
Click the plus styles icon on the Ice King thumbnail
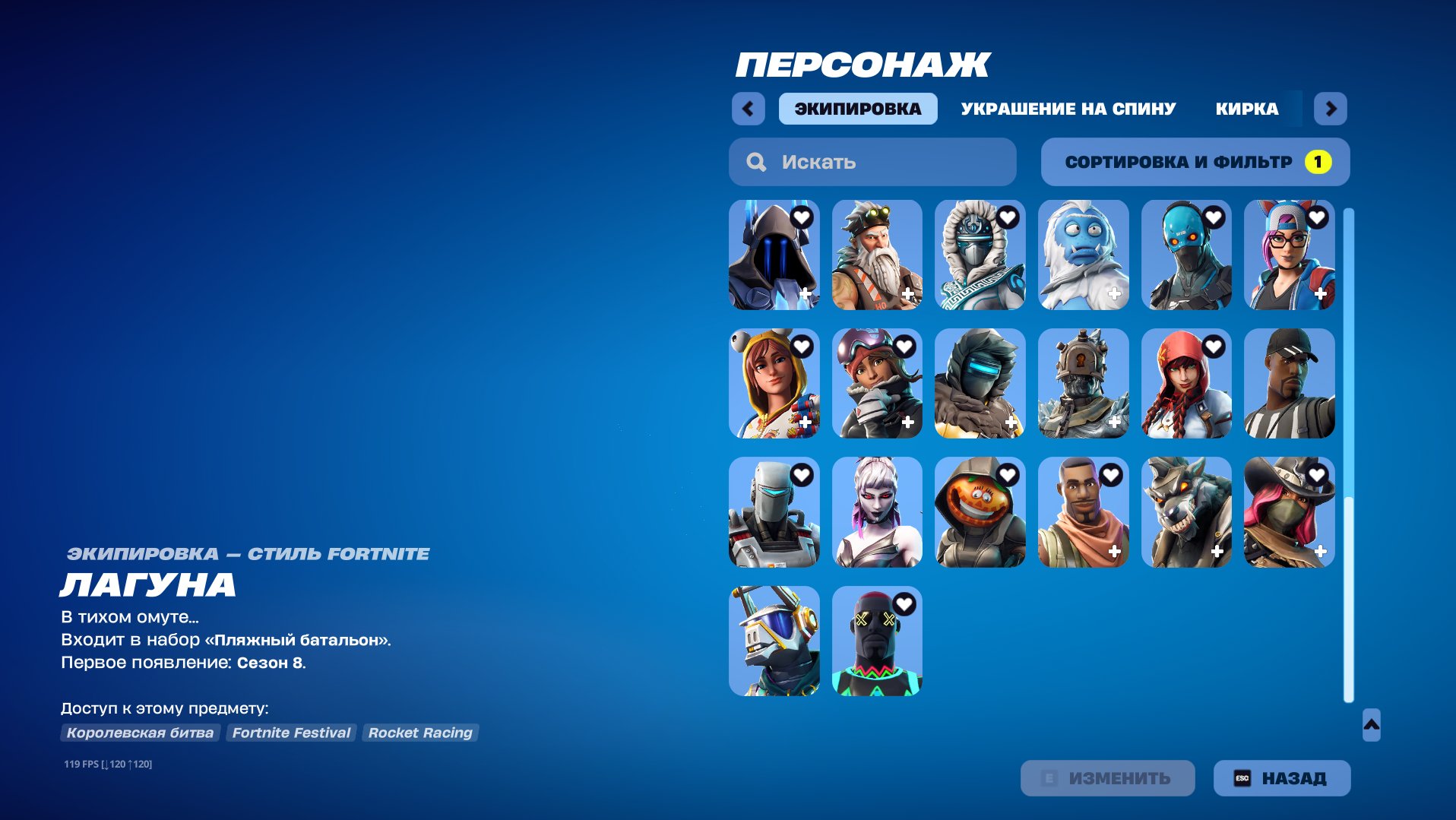pos(803,294)
